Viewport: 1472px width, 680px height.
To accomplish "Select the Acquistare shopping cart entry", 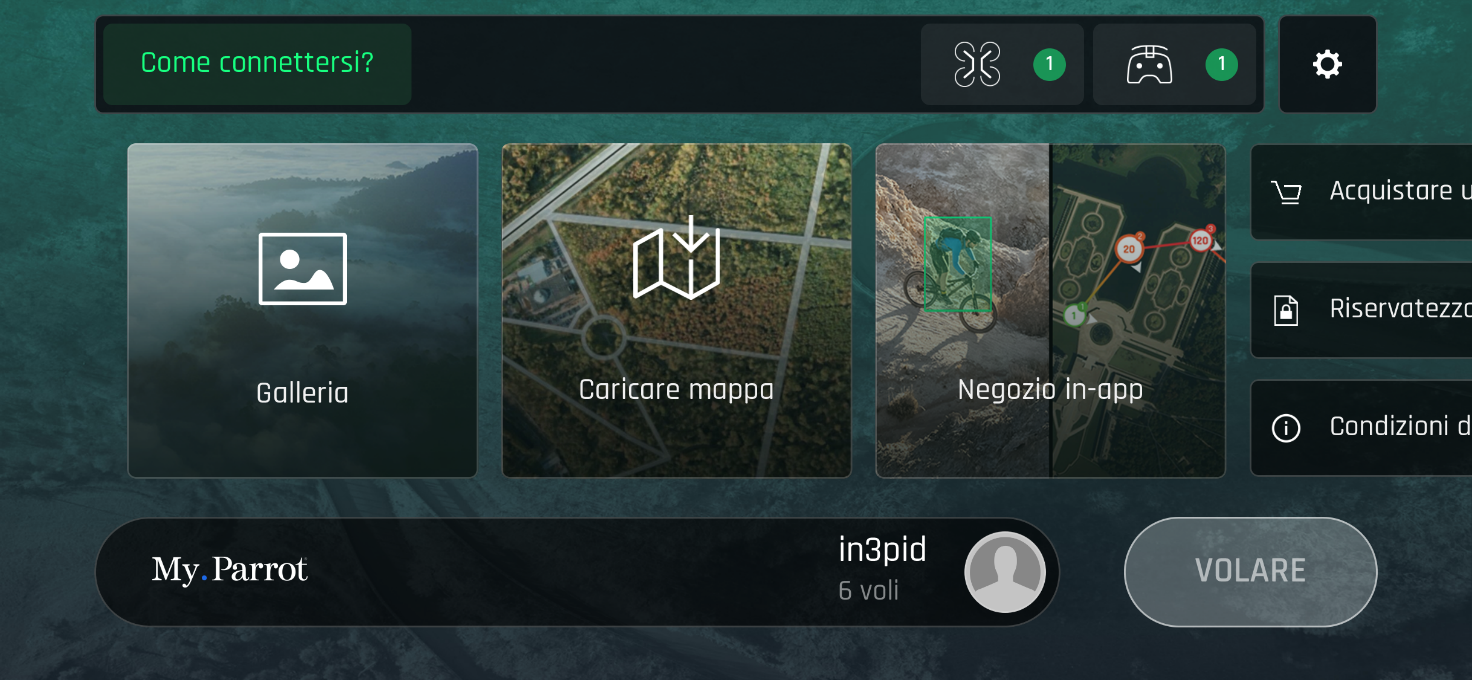I will pos(1362,192).
